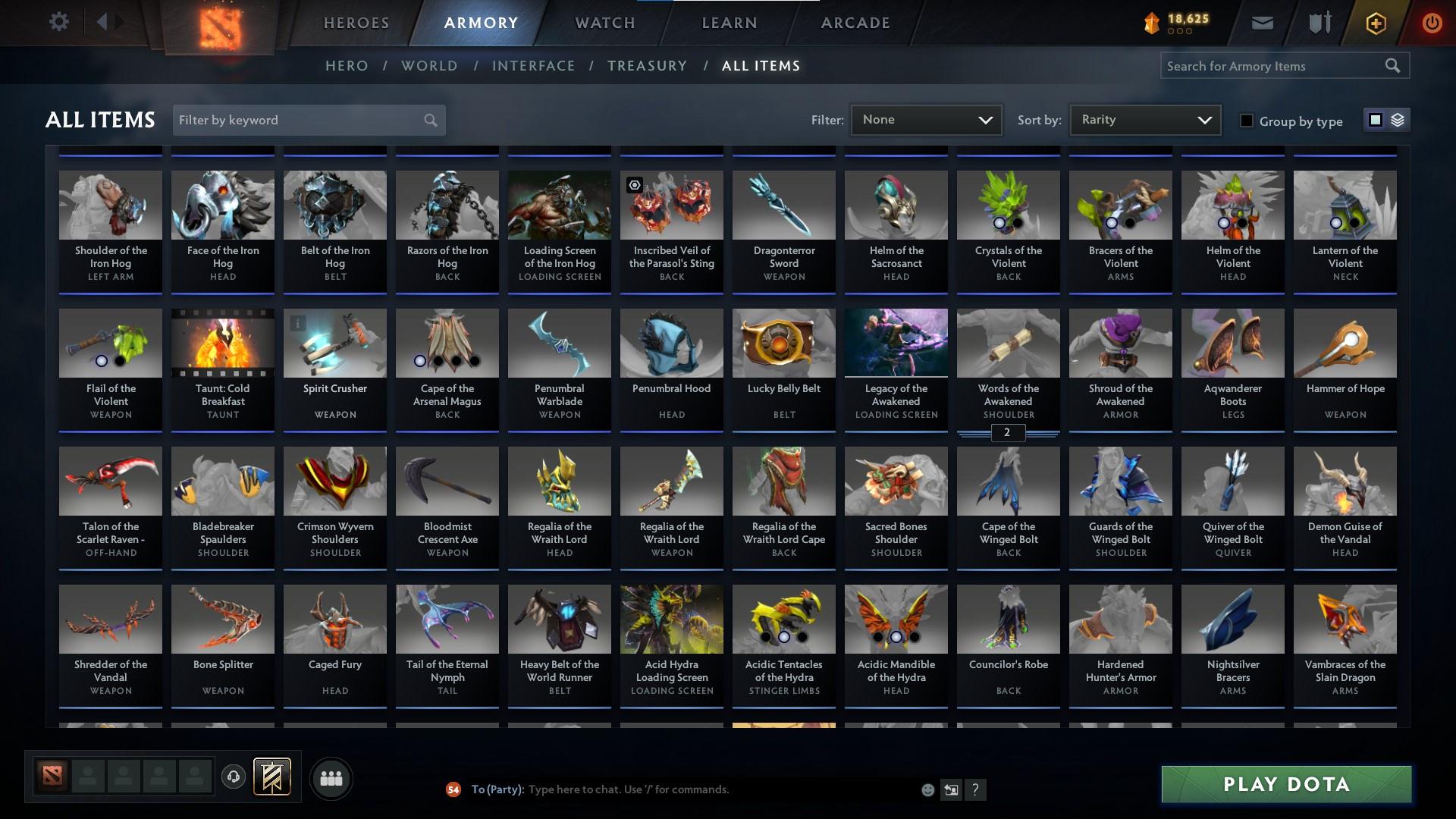The height and width of the screenshot is (819, 1456).
Task: Open the mail envelope notifications icon
Action: click(1261, 23)
